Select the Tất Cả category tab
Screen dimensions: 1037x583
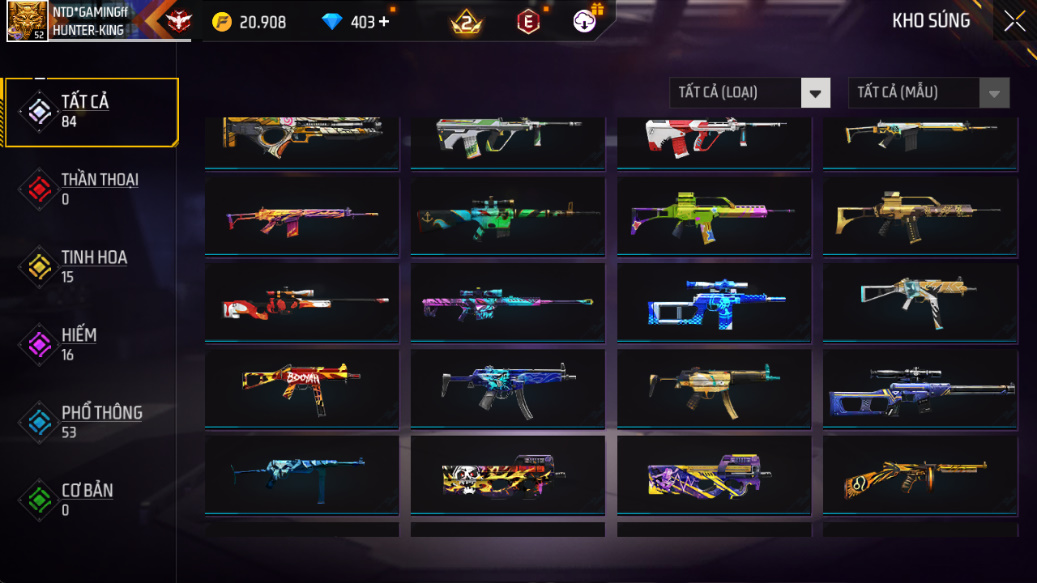point(92,111)
